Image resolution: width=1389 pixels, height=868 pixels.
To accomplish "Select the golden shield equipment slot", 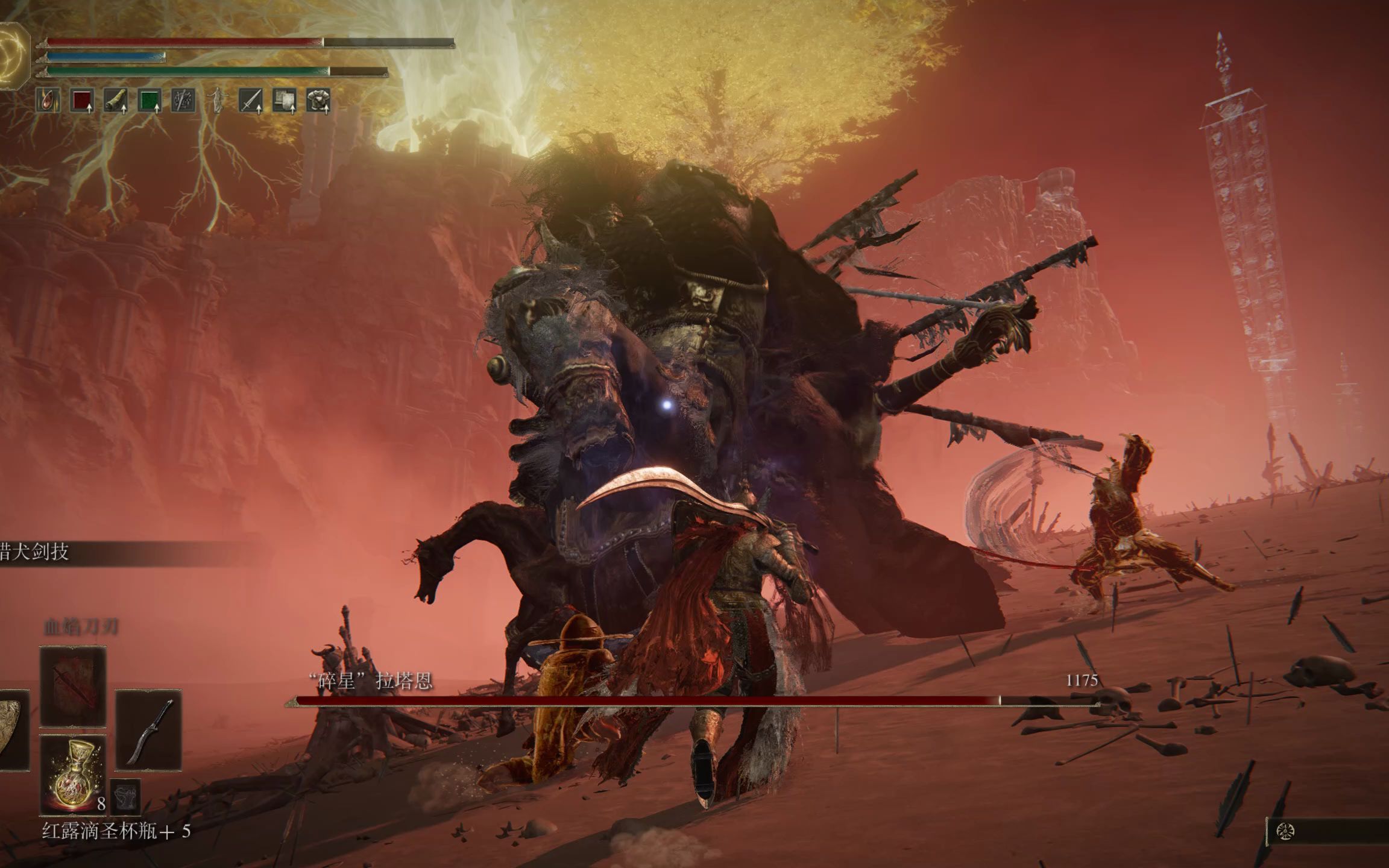I will coord(12,730).
